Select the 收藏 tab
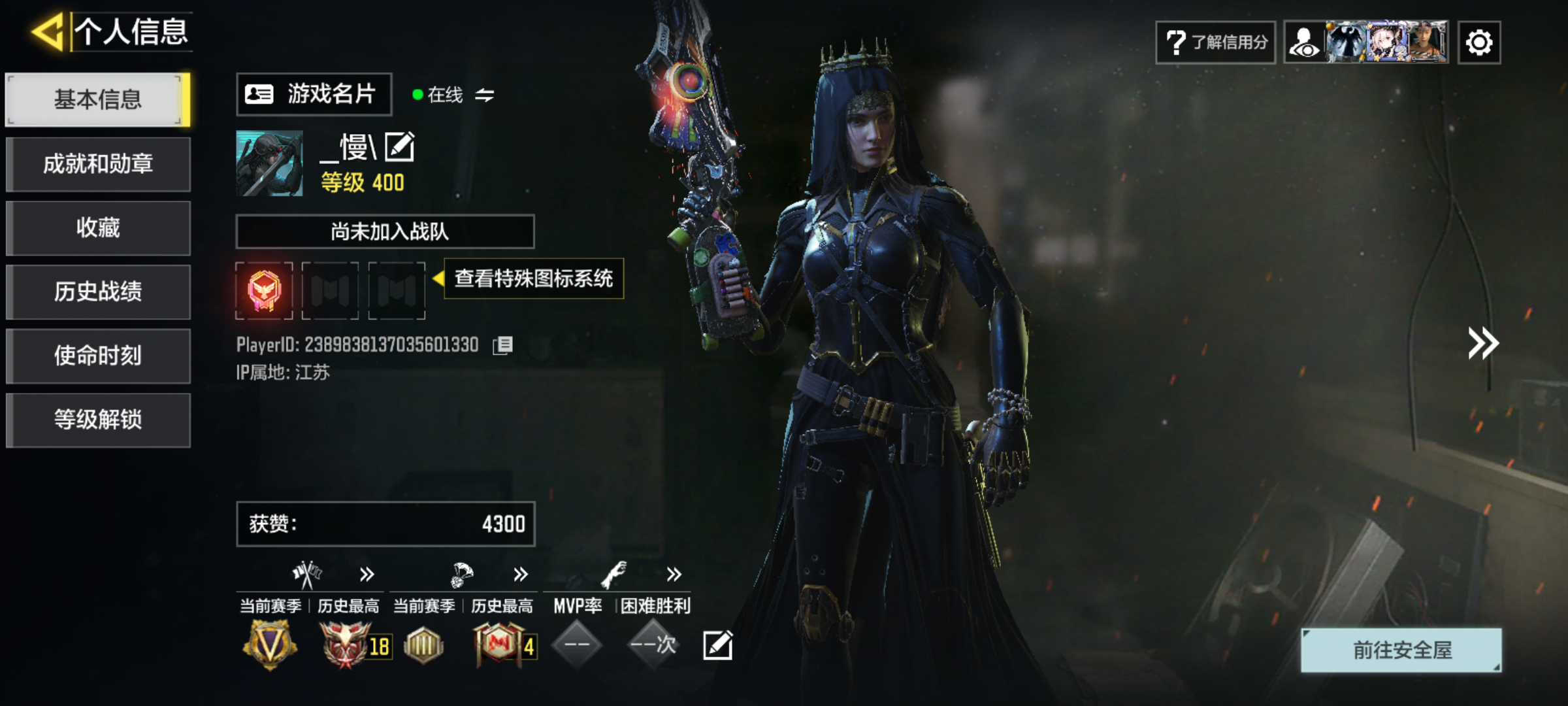 (x=98, y=227)
